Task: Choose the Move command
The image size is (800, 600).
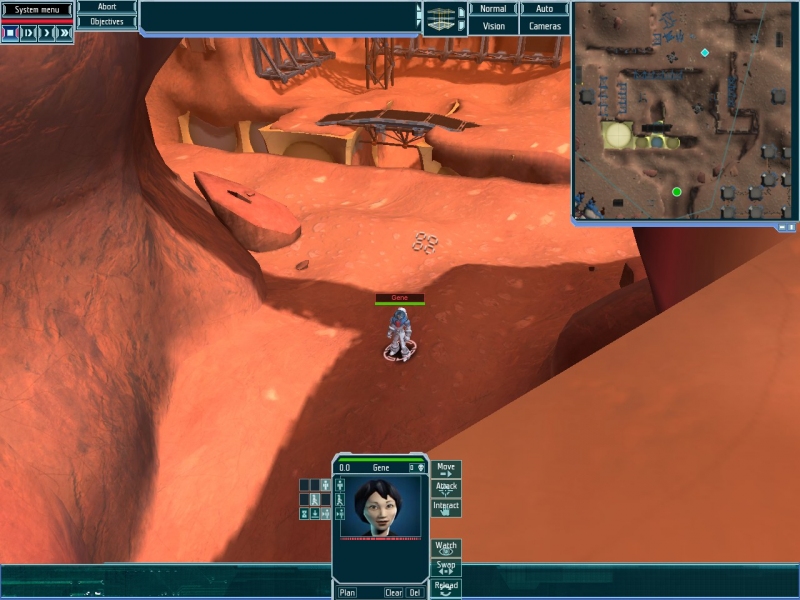Action: (446, 469)
